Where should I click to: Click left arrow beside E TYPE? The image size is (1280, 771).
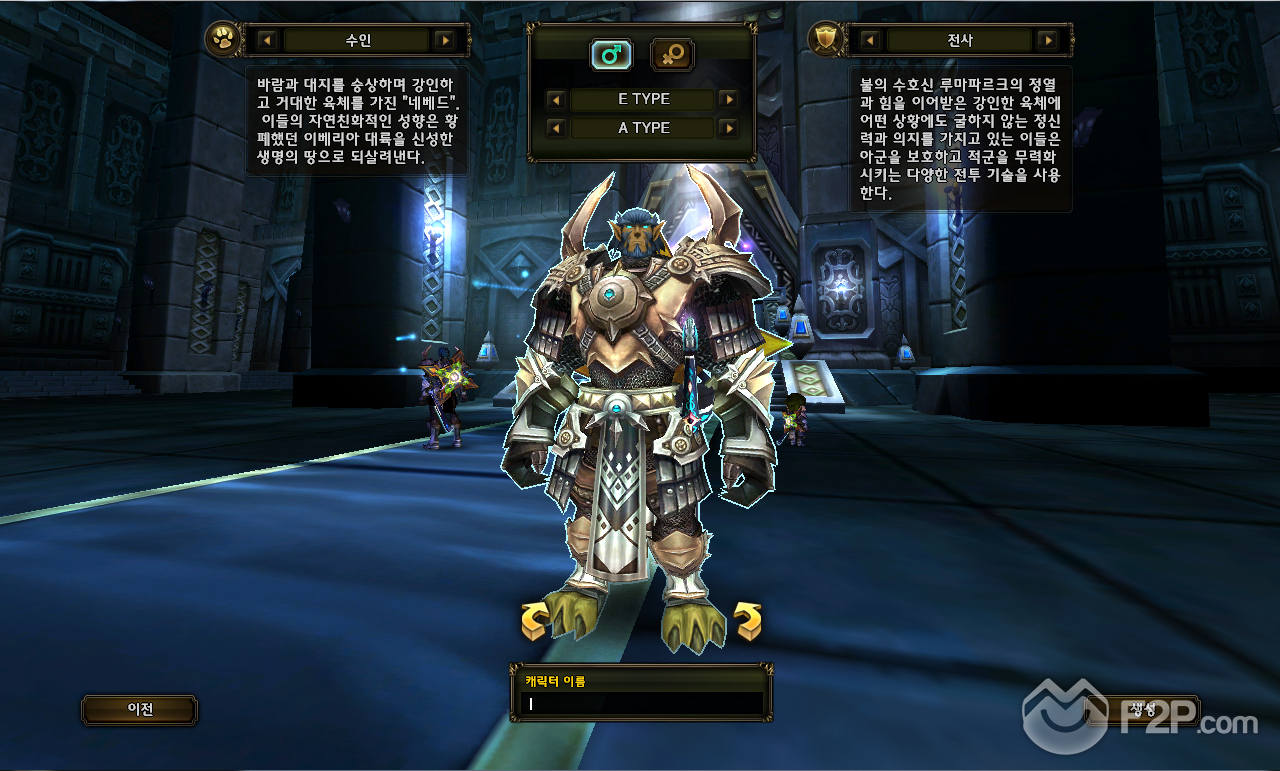[x=556, y=100]
